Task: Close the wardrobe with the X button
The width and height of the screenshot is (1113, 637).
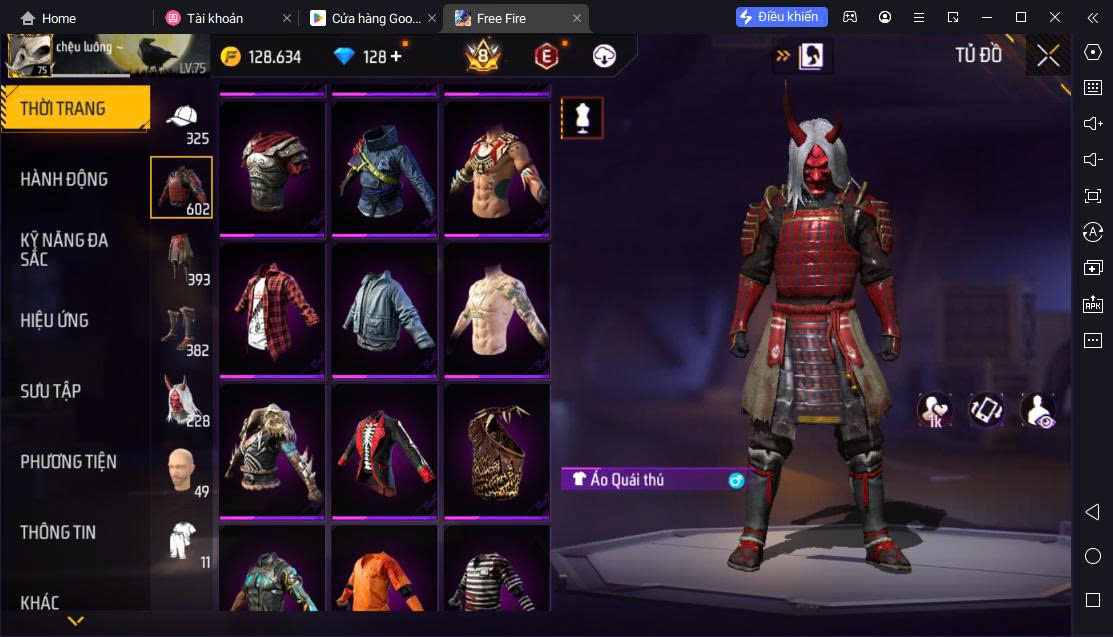Action: coord(1048,56)
